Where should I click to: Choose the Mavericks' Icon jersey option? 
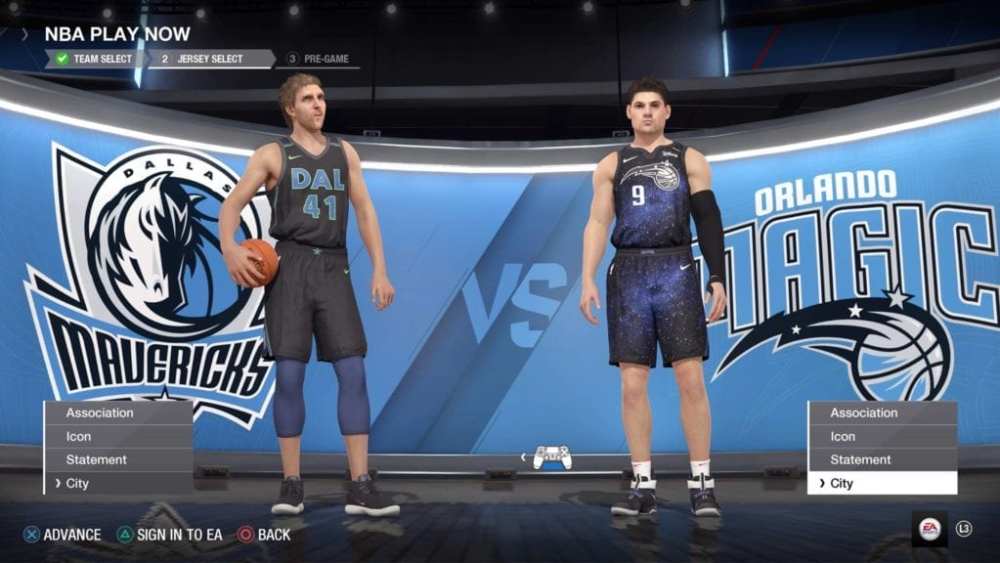(118, 436)
